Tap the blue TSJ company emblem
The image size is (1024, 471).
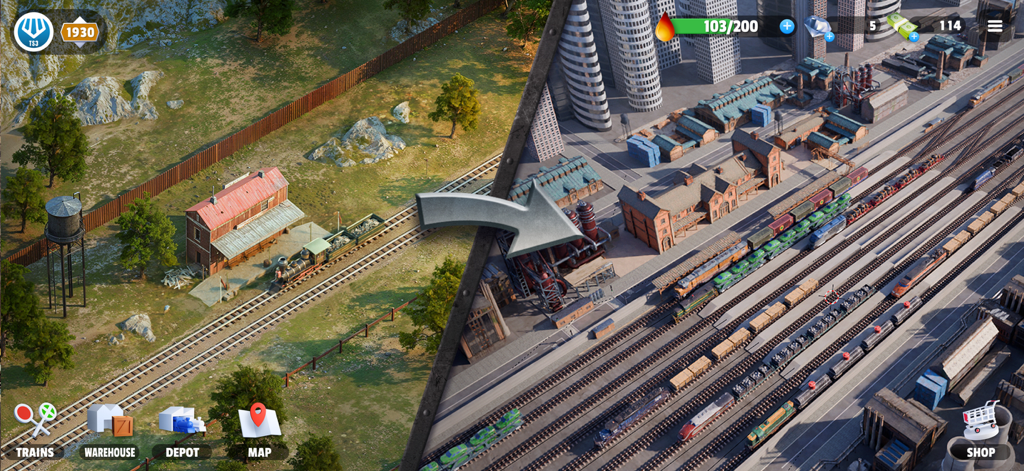pos(33,32)
